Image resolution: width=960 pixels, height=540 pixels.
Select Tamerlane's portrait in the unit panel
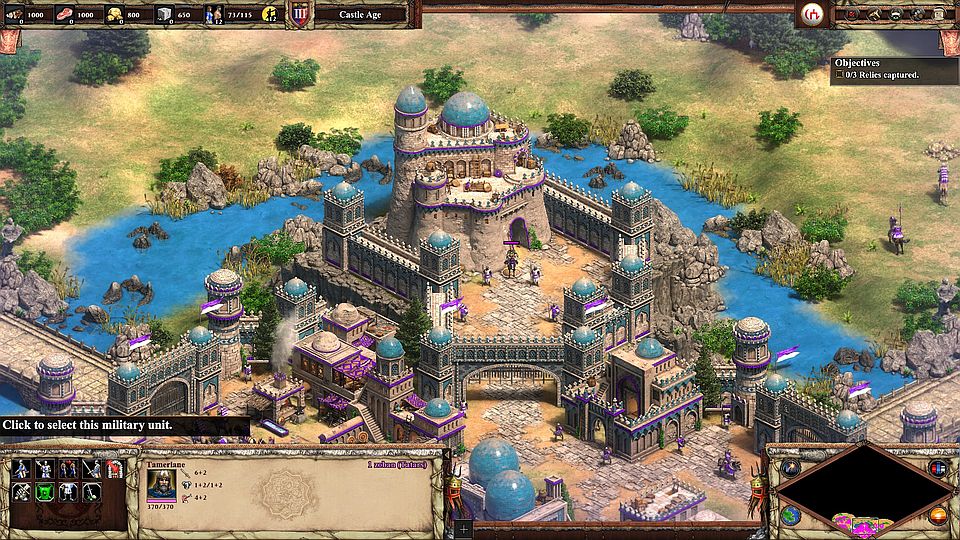pos(160,485)
